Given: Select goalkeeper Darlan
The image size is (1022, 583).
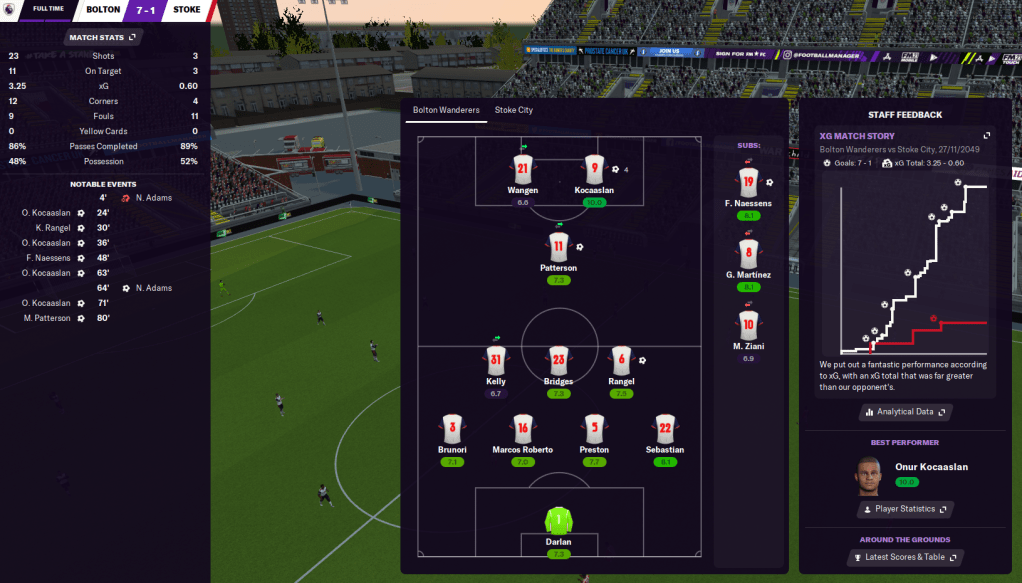Looking at the screenshot, I should [x=558, y=522].
